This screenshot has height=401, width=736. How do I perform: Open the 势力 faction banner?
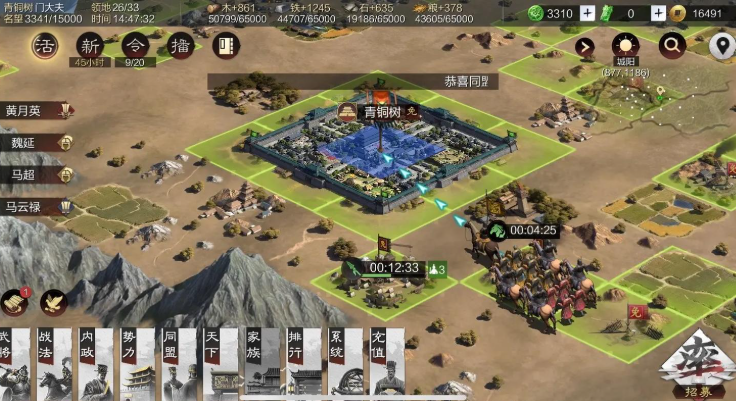pos(136,363)
